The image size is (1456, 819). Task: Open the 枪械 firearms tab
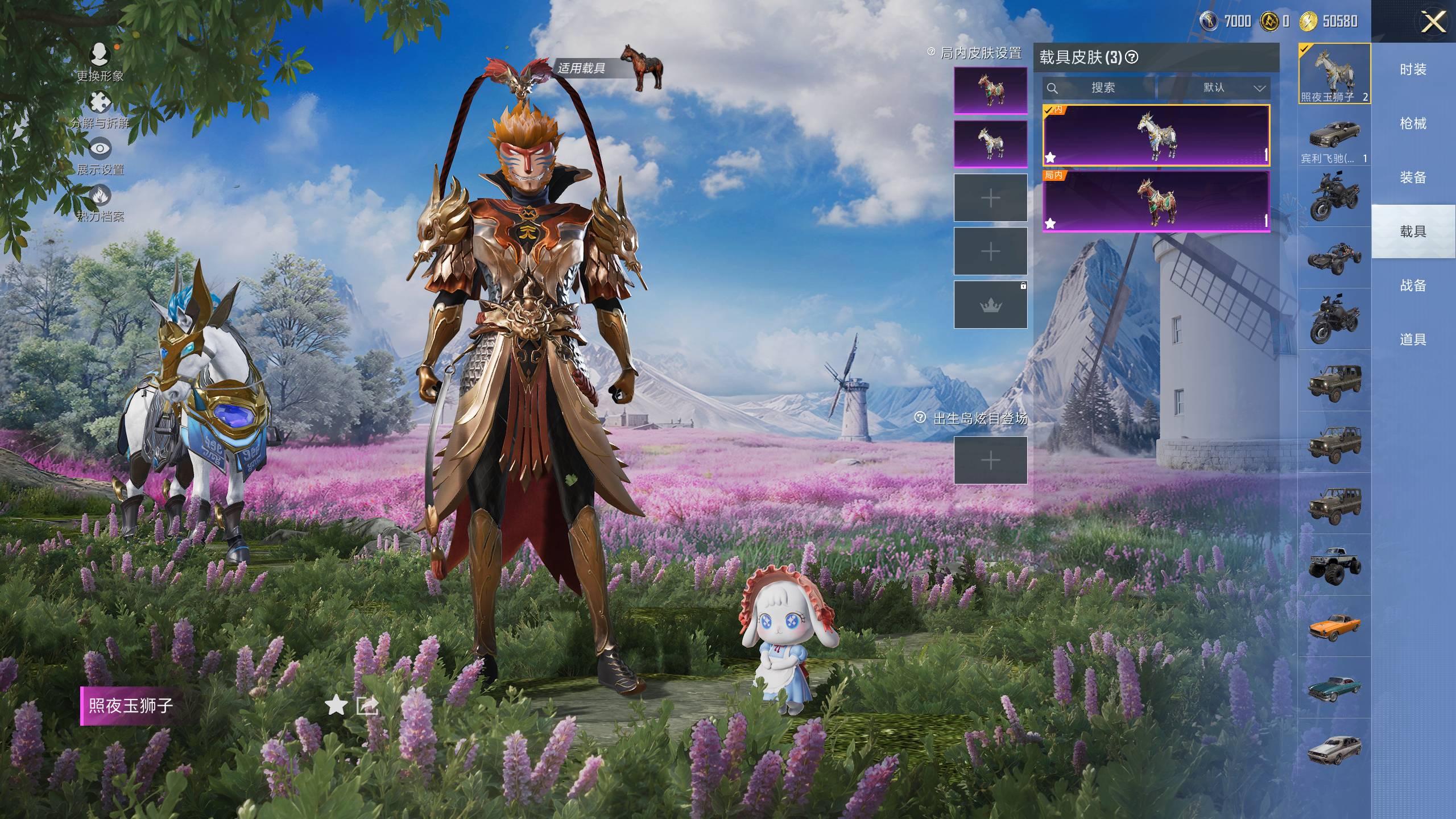pyautogui.click(x=1413, y=123)
